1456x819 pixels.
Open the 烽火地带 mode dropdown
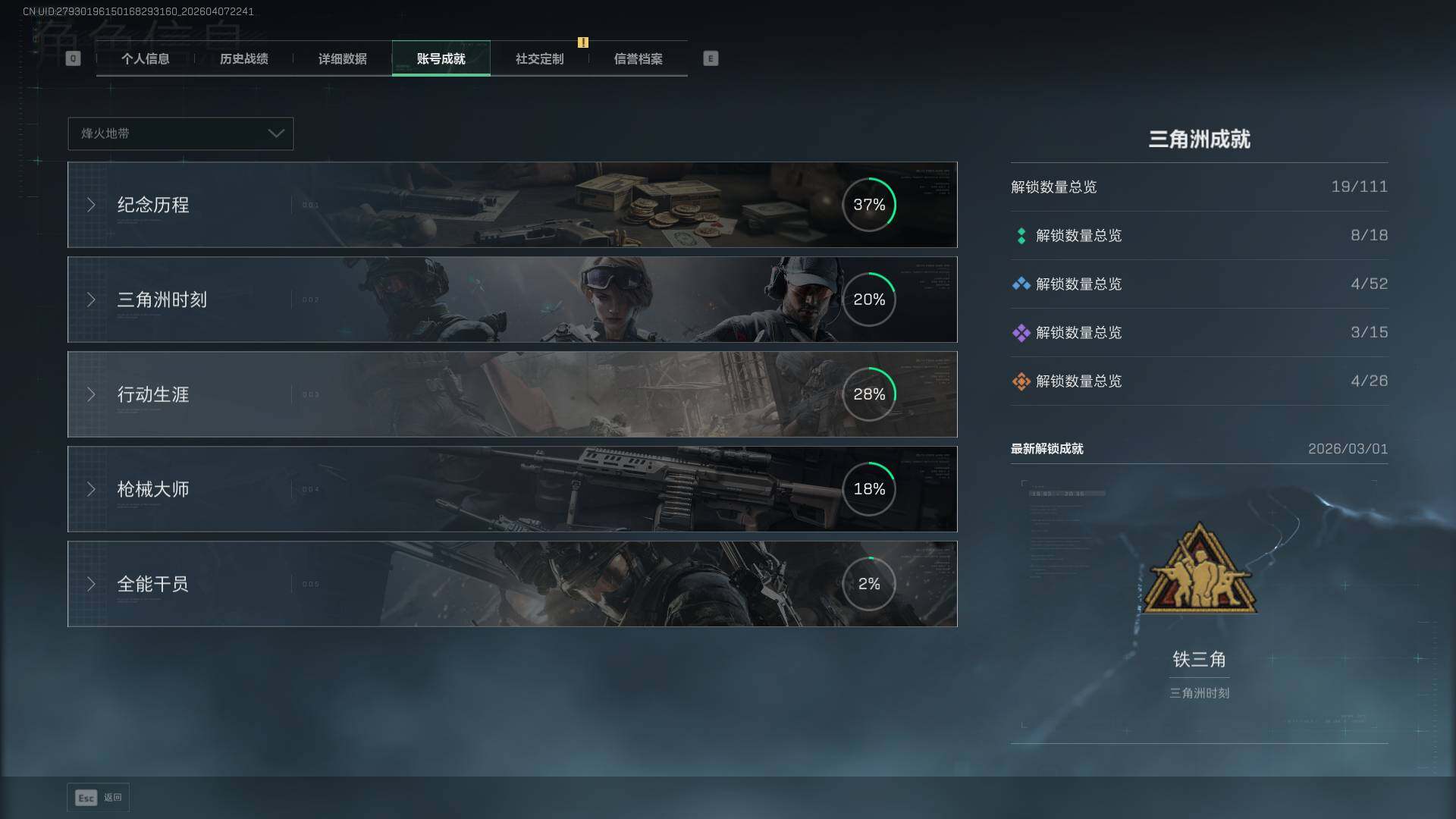click(x=180, y=133)
